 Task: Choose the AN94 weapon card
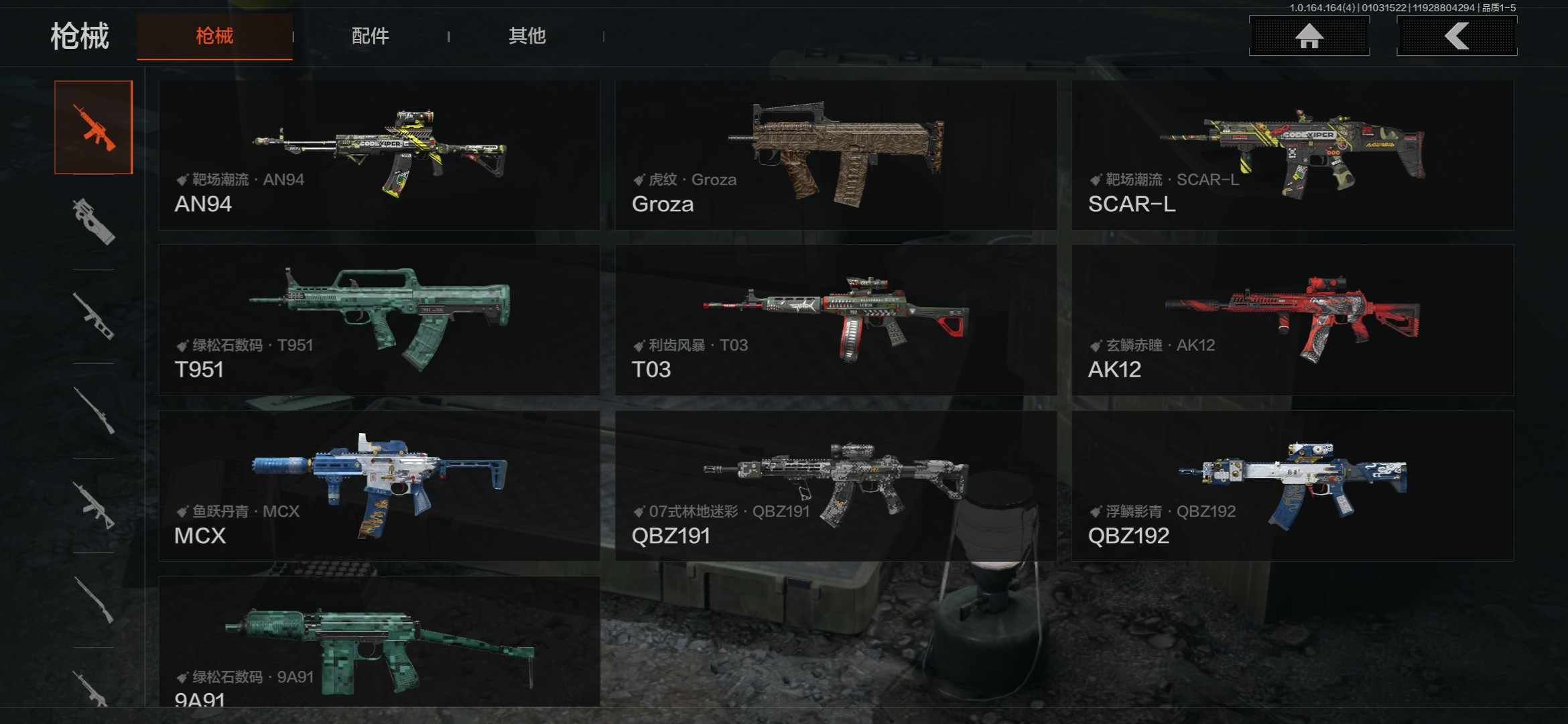[x=379, y=156]
